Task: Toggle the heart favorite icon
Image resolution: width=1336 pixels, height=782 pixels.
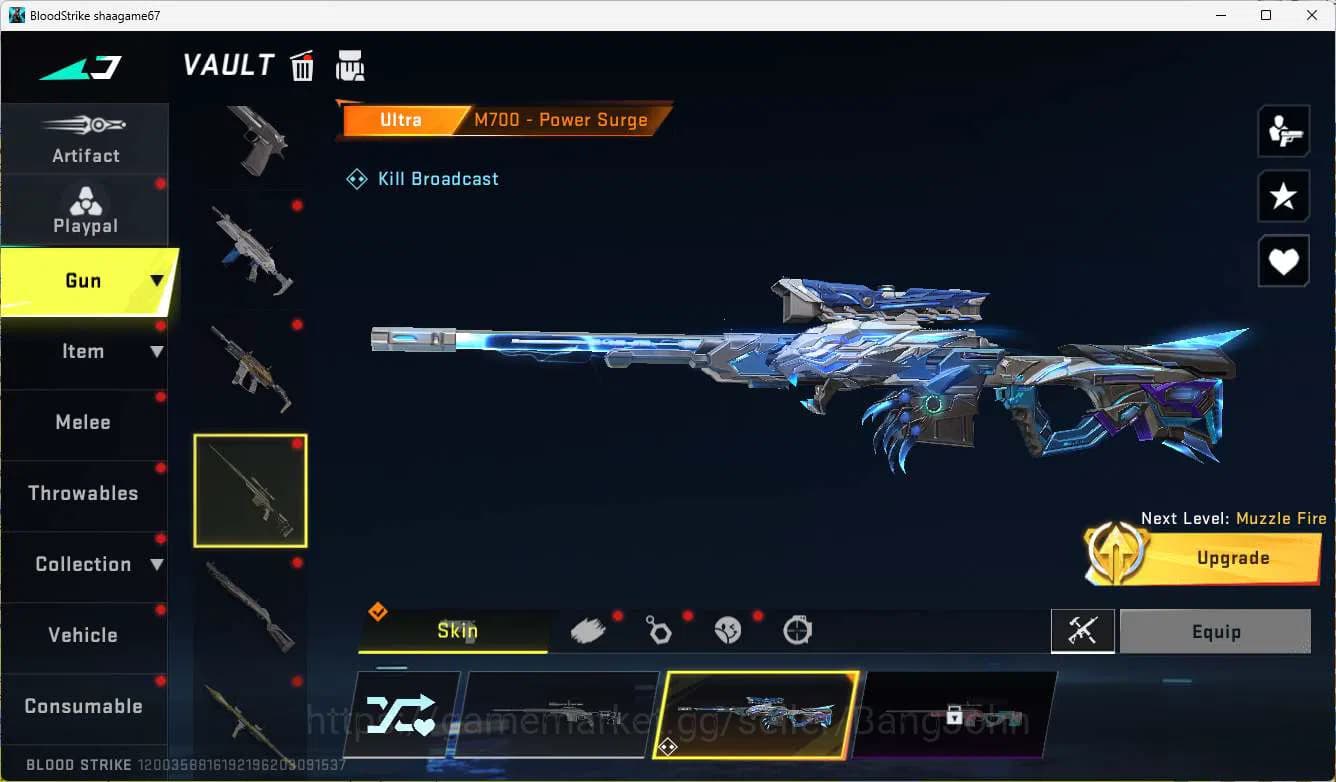Action: point(1284,261)
